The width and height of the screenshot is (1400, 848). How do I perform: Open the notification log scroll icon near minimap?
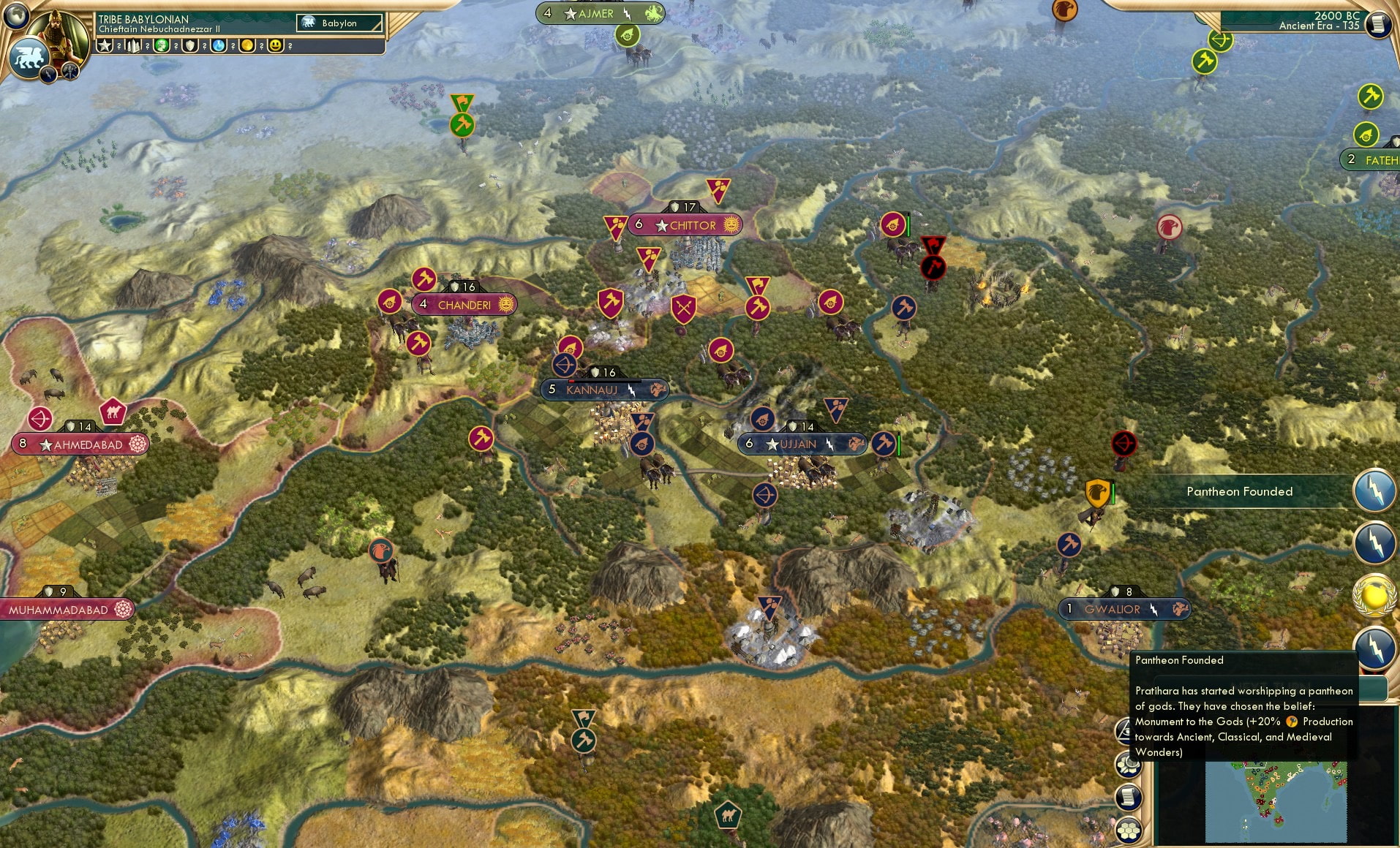[x=1129, y=798]
